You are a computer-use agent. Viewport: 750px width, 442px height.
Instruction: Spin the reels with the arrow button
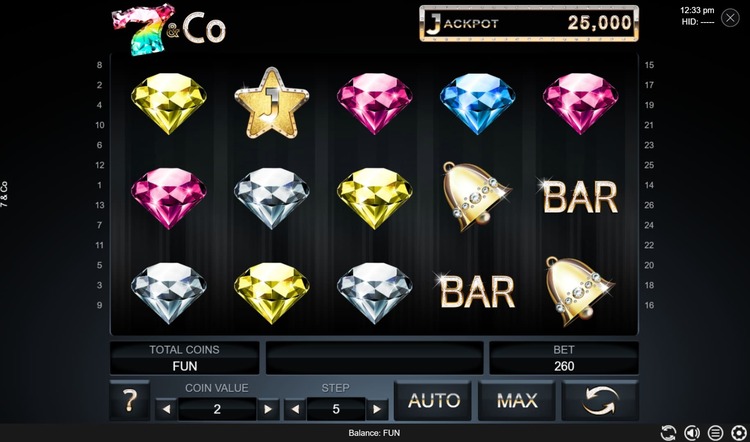(x=600, y=401)
